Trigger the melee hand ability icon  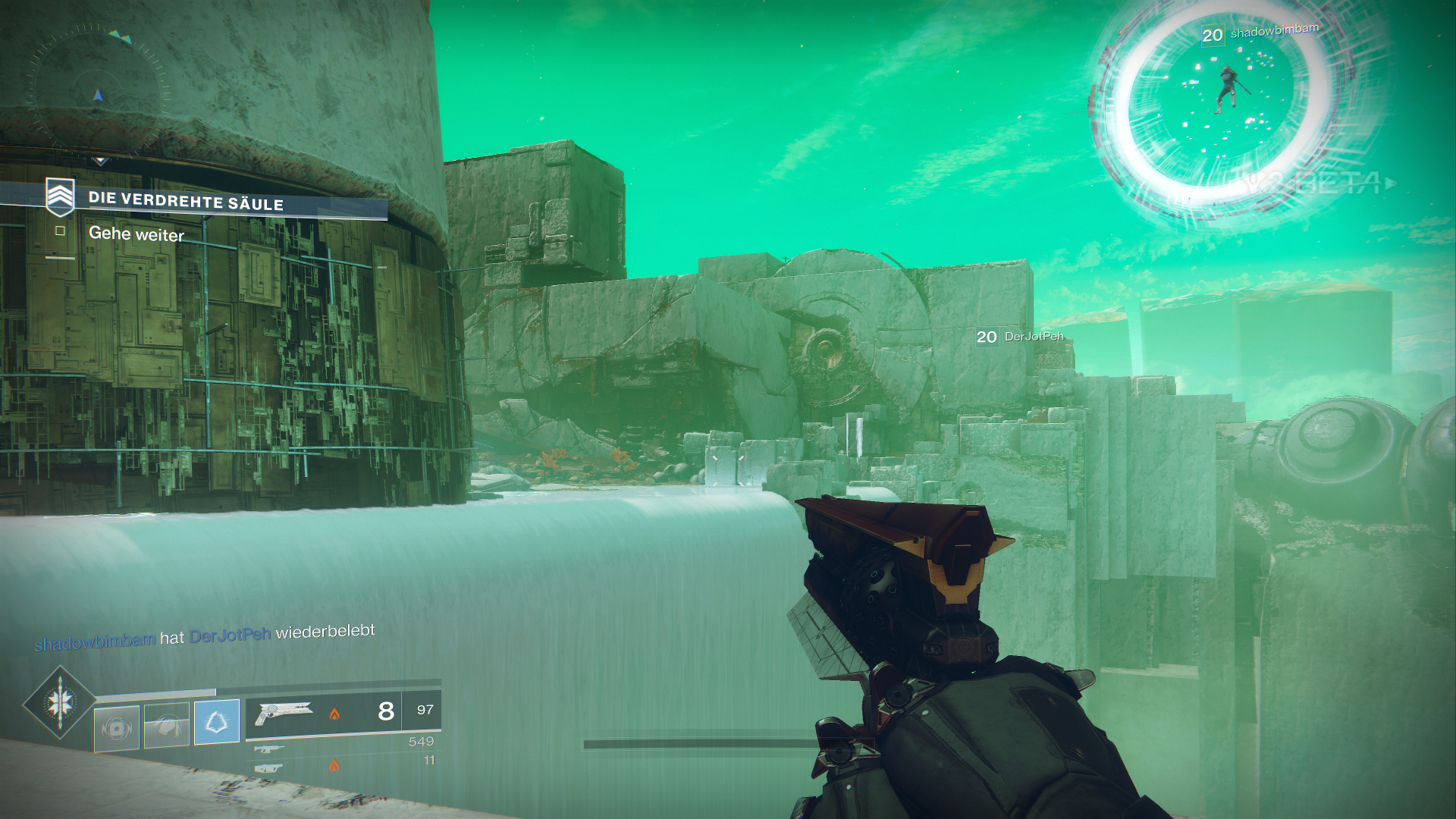167,725
